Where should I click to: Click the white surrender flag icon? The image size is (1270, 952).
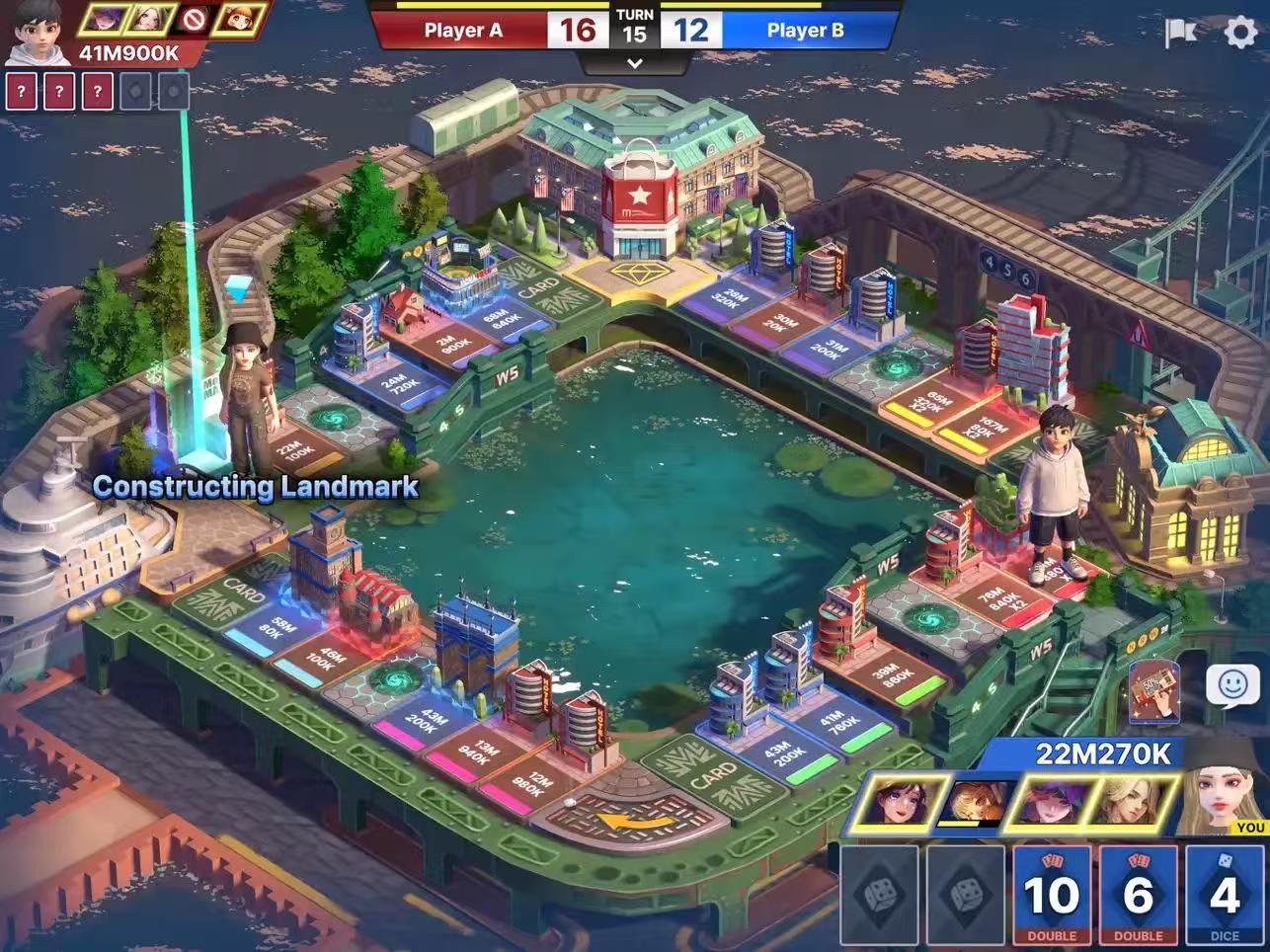click(x=1180, y=33)
